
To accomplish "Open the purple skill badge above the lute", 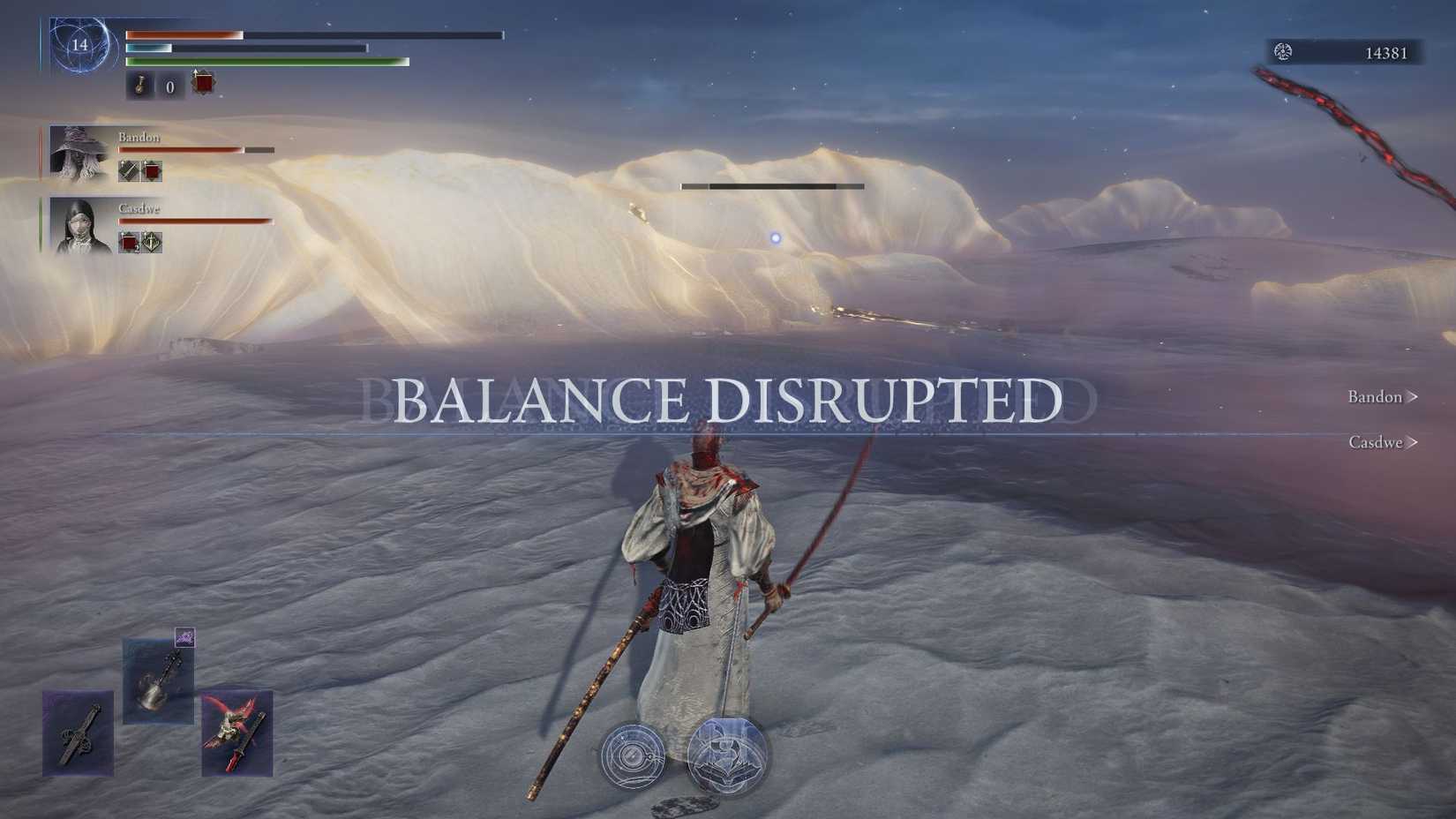I will pos(186,637).
